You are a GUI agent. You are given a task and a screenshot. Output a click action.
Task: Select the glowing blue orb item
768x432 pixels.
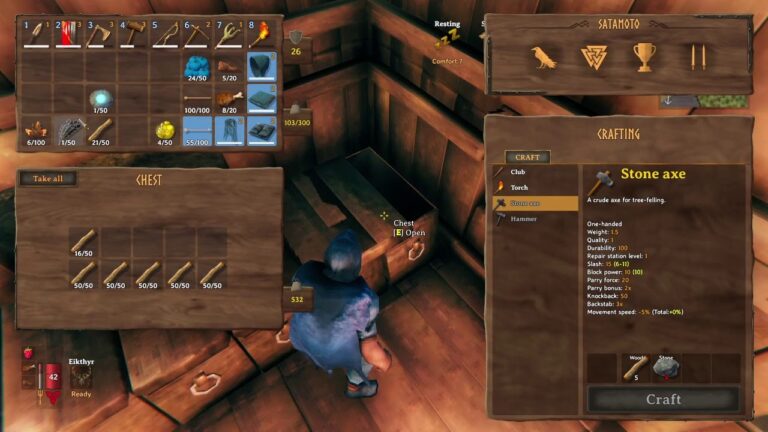100,99
